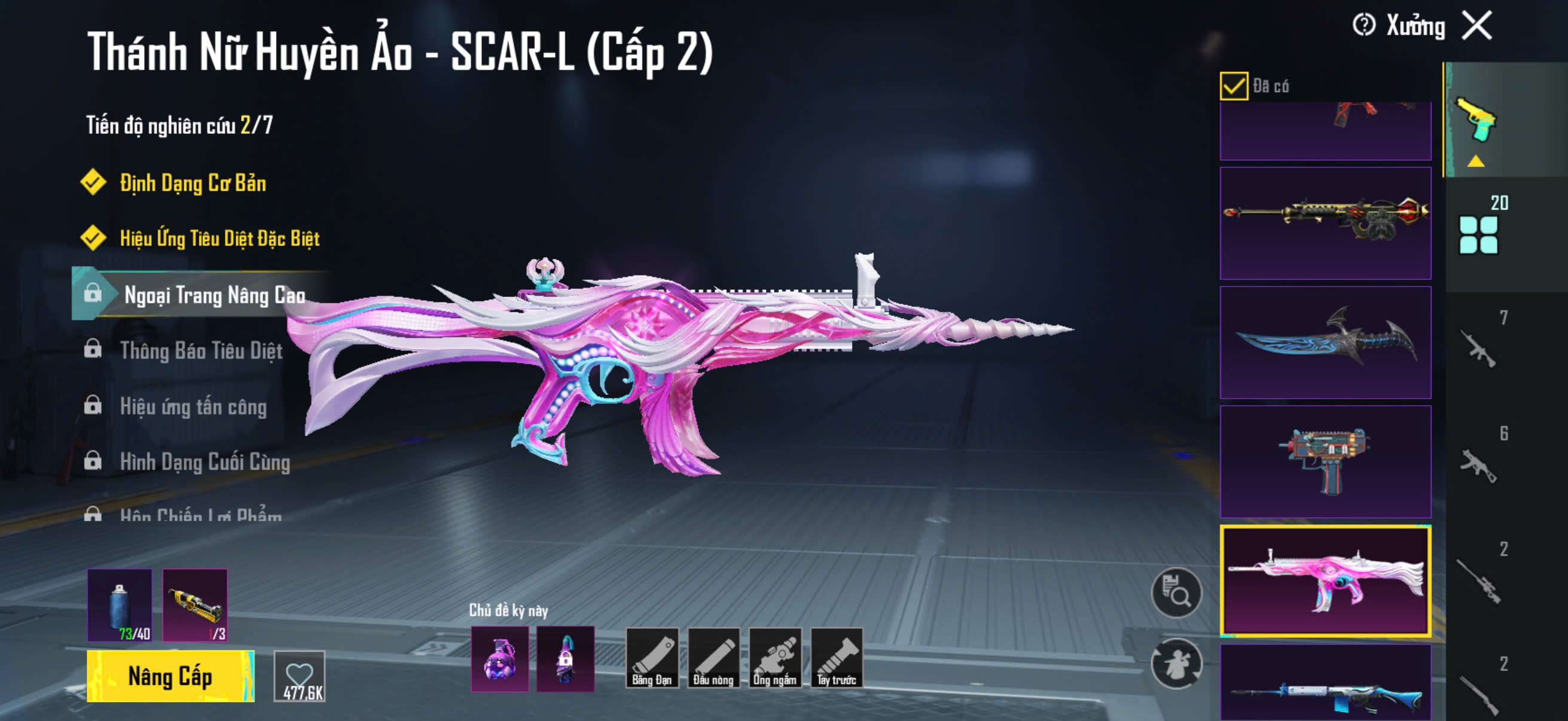Select the blue spray can material slot
The width and height of the screenshot is (1568, 721).
tap(120, 605)
